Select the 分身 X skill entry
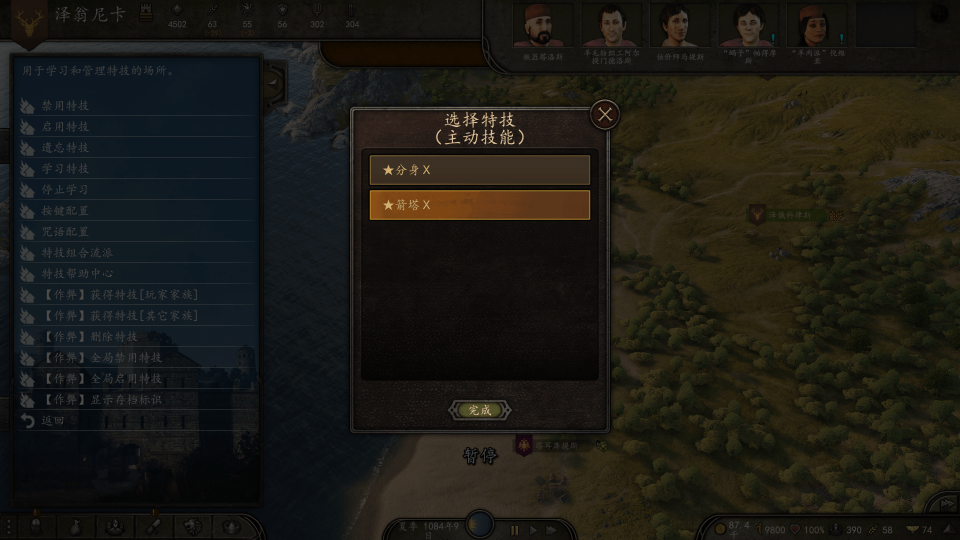 click(479, 170)
